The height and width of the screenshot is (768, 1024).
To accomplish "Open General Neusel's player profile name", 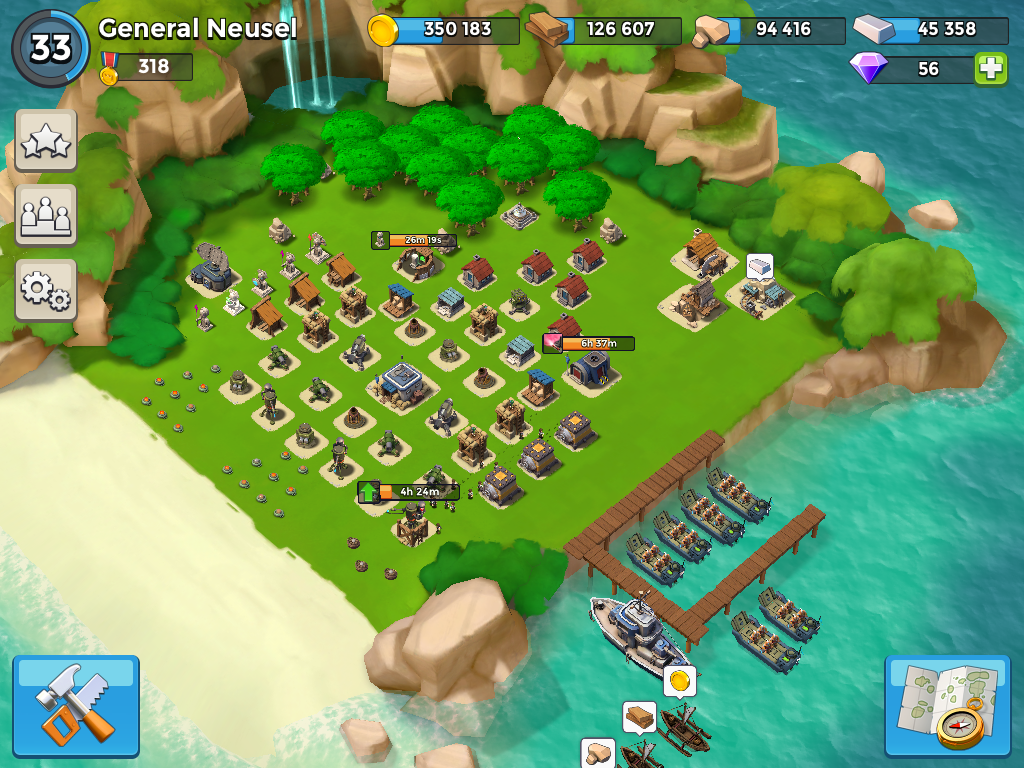I will (x=198, y=28).
